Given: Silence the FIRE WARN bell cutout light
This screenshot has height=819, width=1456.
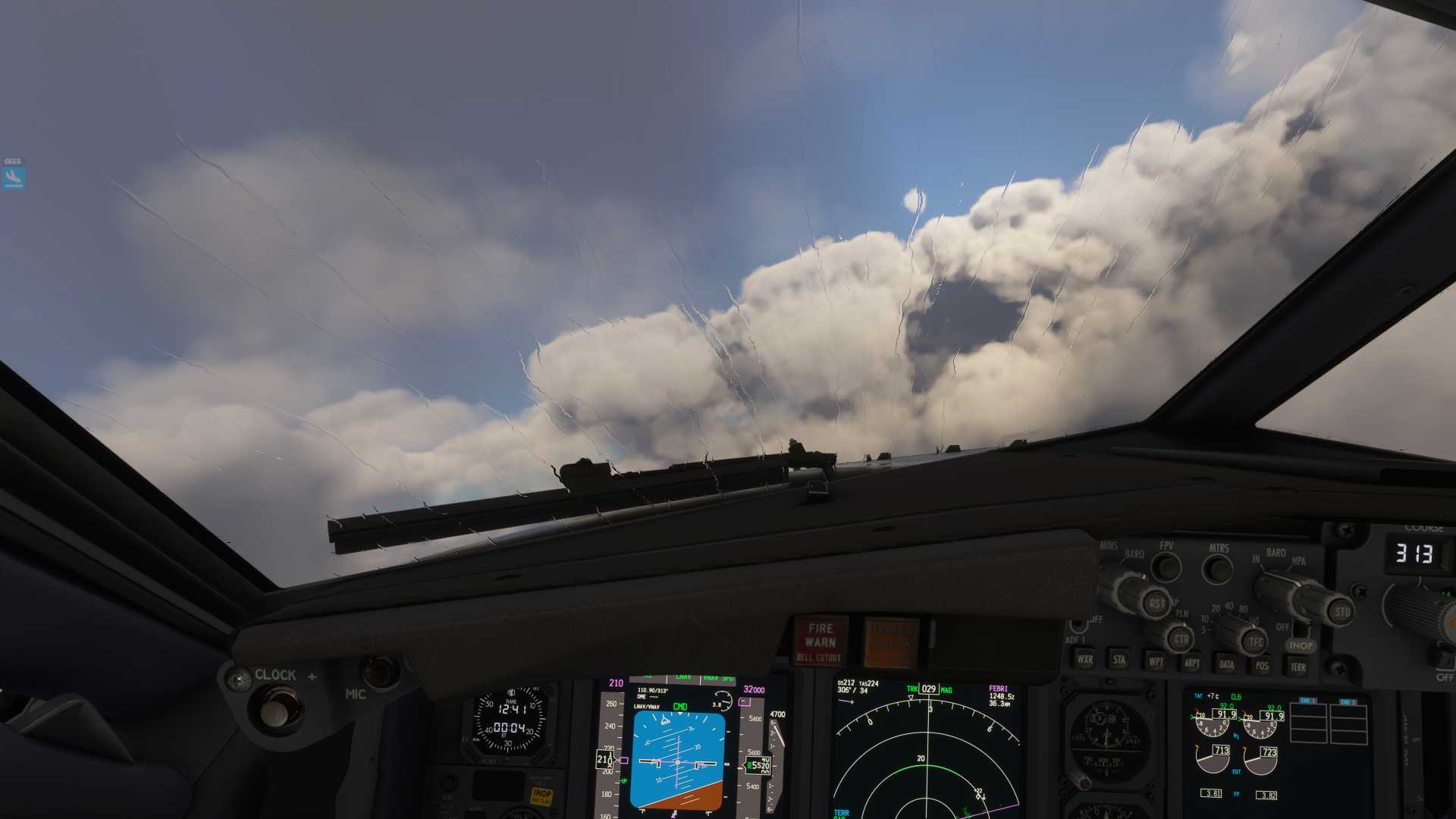Looking at the screenshot, I should [820, 641].
